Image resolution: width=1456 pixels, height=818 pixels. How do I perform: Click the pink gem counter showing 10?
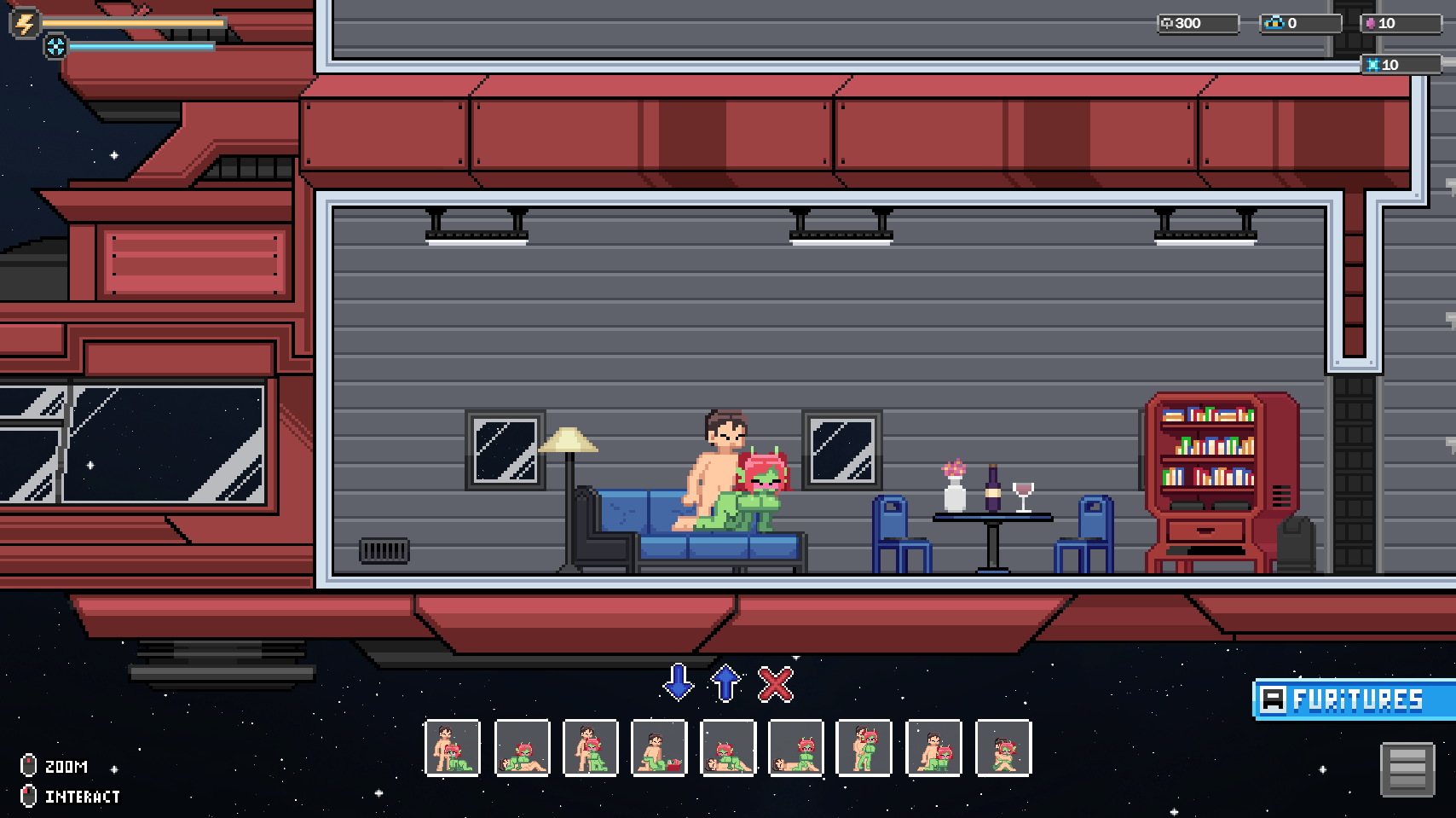coord(1396,24)
